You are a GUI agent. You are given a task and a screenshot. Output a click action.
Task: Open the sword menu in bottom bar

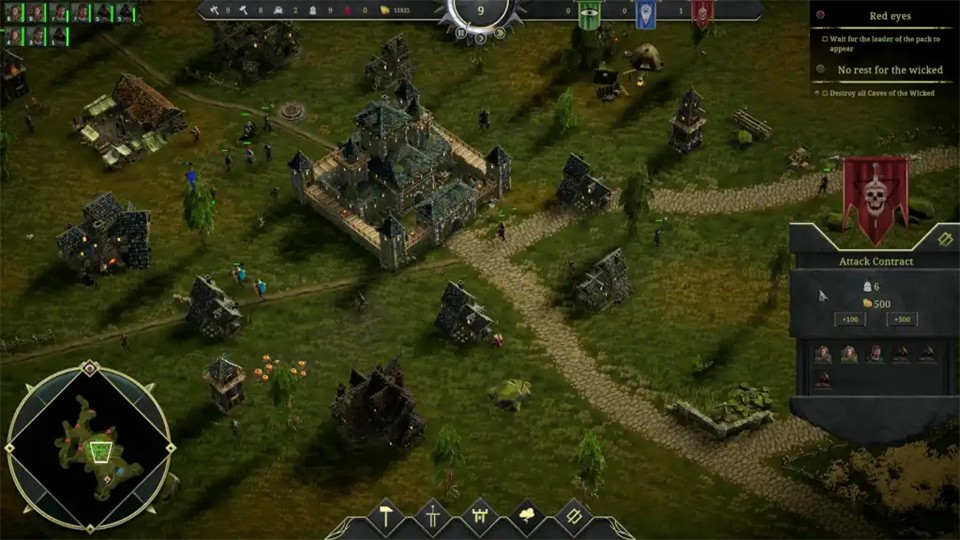click(433, 517)
